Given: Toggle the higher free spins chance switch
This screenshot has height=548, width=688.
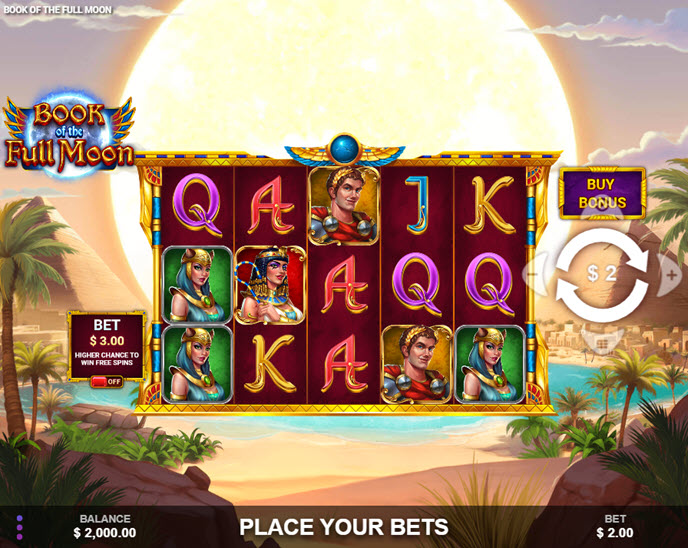Looking at the screenshot, I should [x=106, y=381].
